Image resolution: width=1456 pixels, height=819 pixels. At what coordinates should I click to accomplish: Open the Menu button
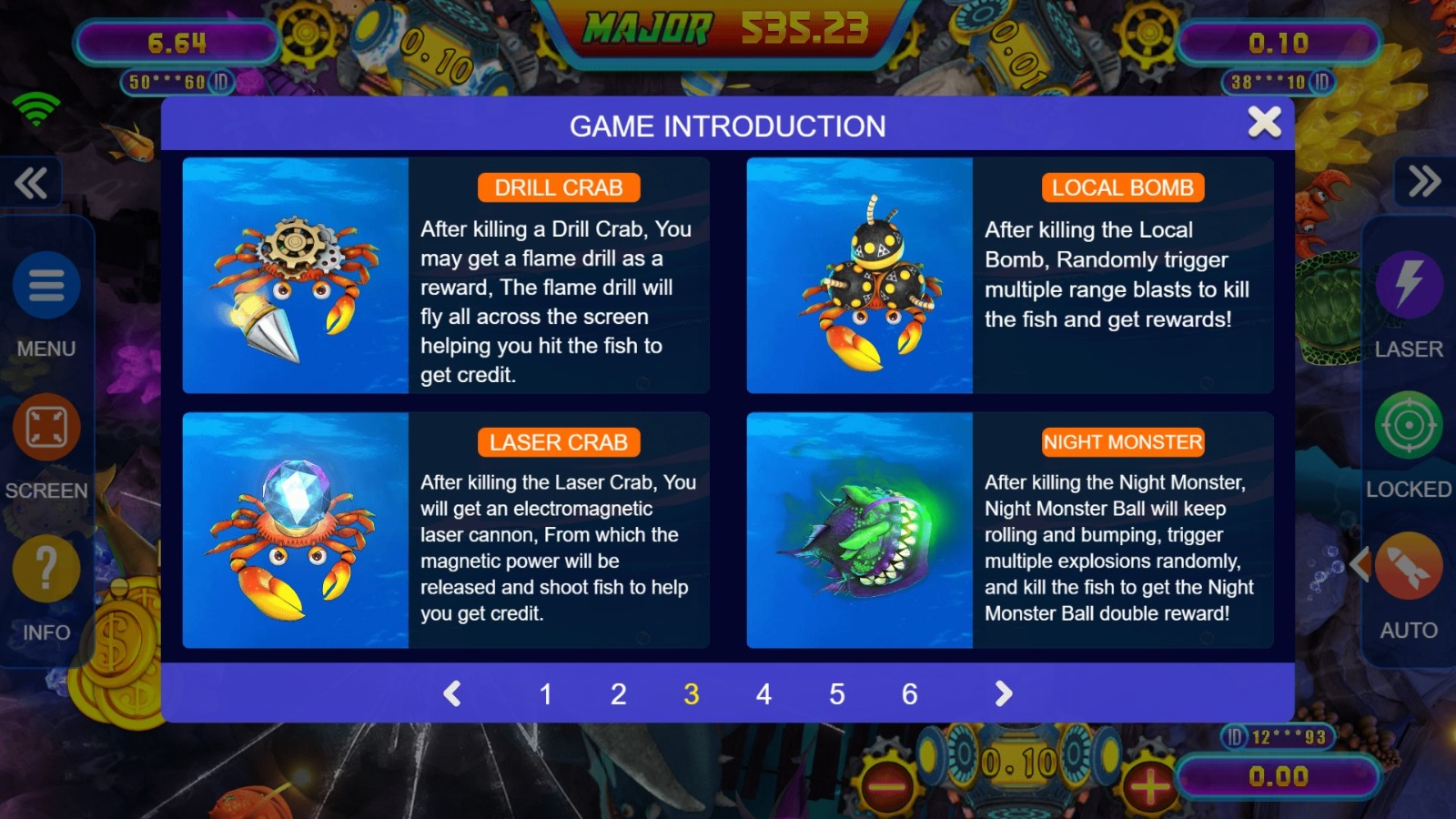point(46,286)
